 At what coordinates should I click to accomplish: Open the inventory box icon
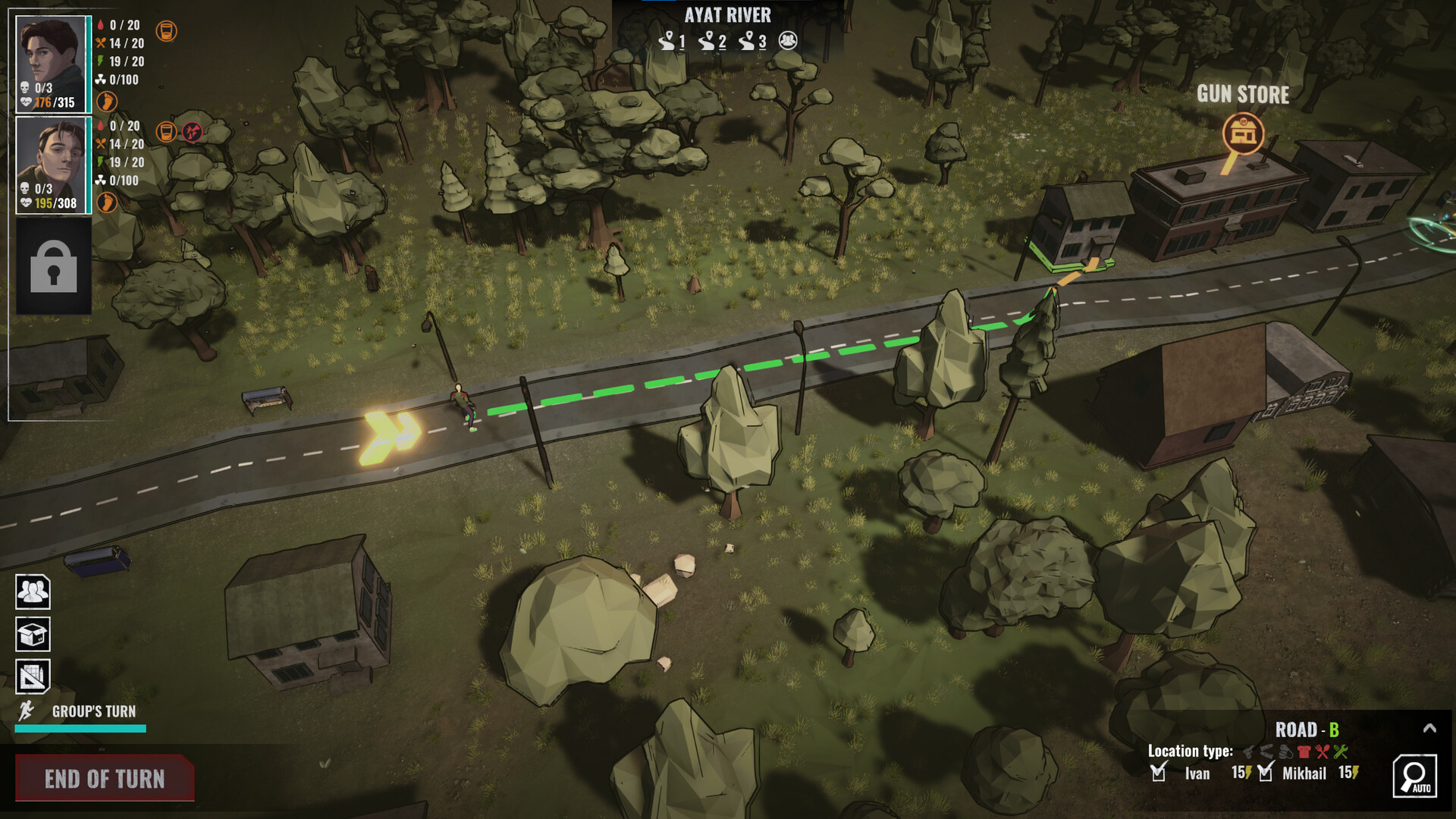point(33,635)
